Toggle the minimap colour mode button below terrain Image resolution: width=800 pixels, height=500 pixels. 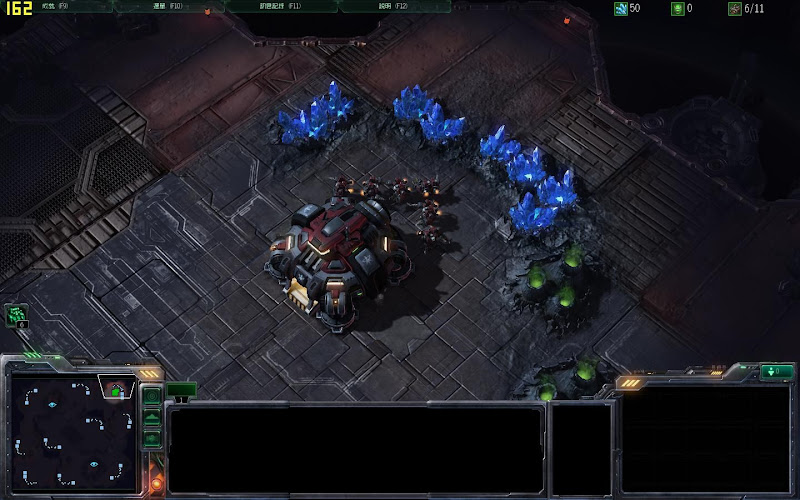tap(152, 439)
